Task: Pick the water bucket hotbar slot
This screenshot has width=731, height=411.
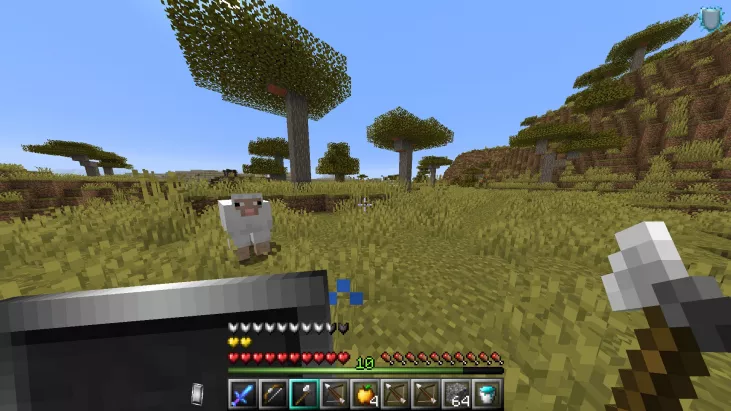Action: pyautogui.click(x=488, y=393)
